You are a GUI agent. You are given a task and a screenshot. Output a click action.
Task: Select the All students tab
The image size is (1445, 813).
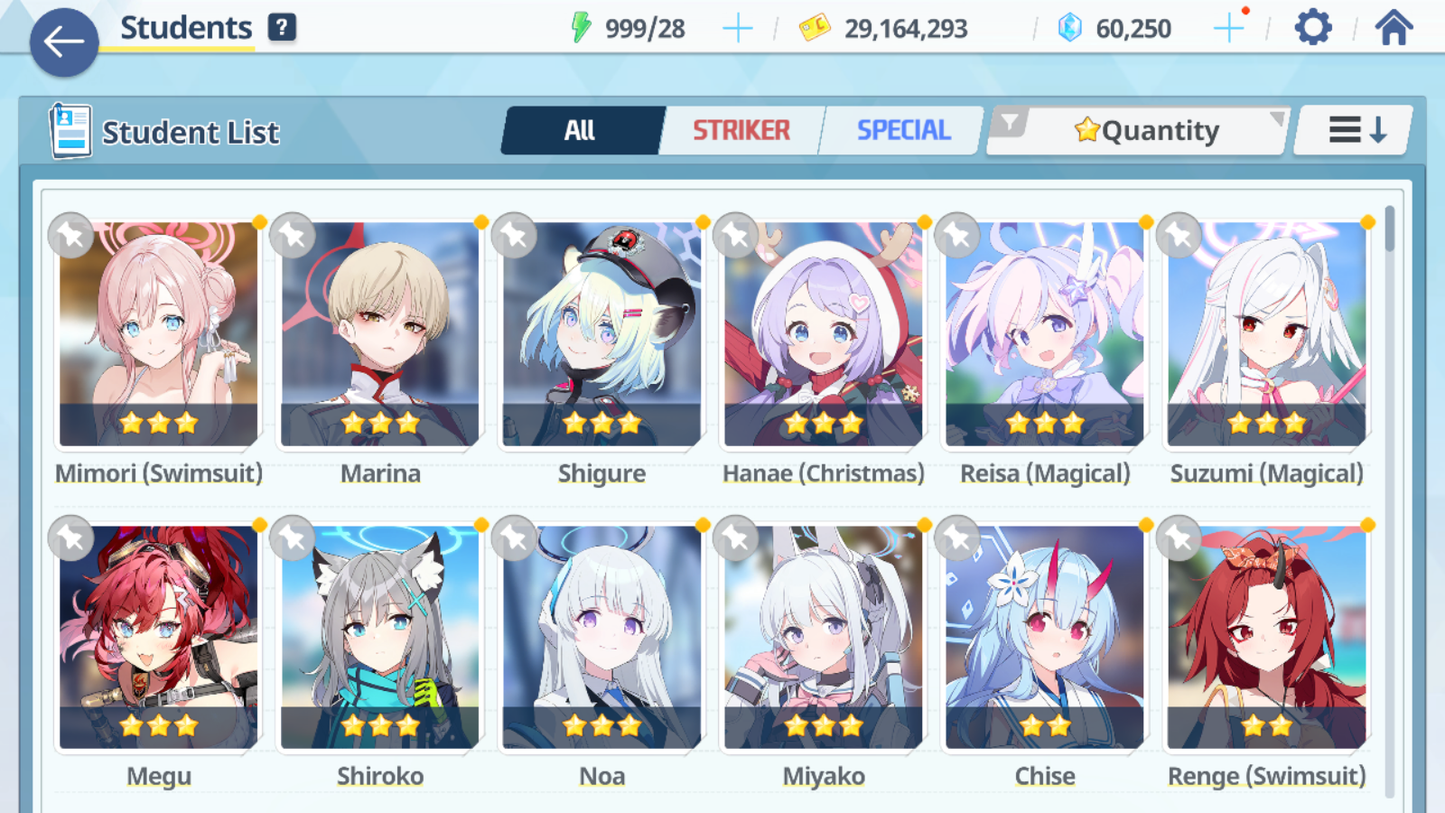pos(582,129)
